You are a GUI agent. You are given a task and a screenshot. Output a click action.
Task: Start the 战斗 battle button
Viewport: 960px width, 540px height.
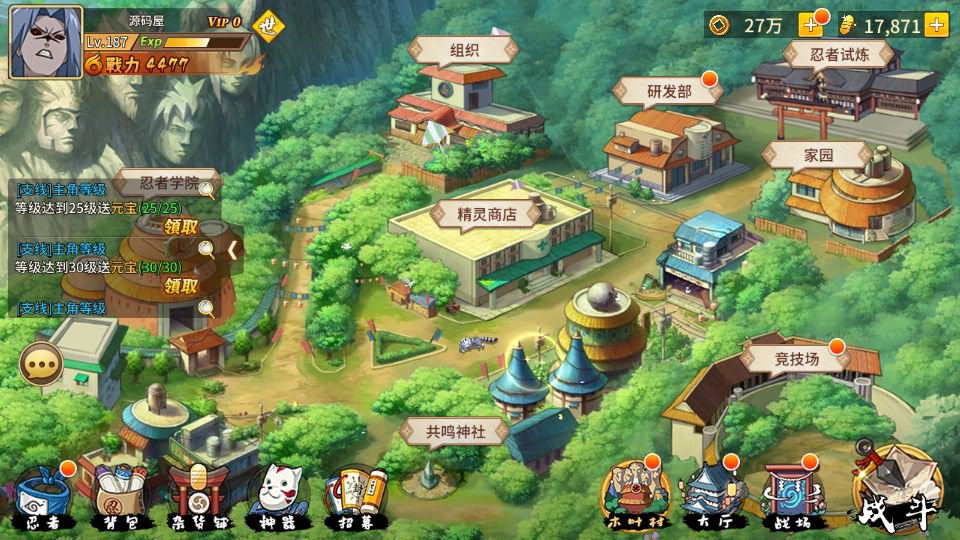click(896, 490)
